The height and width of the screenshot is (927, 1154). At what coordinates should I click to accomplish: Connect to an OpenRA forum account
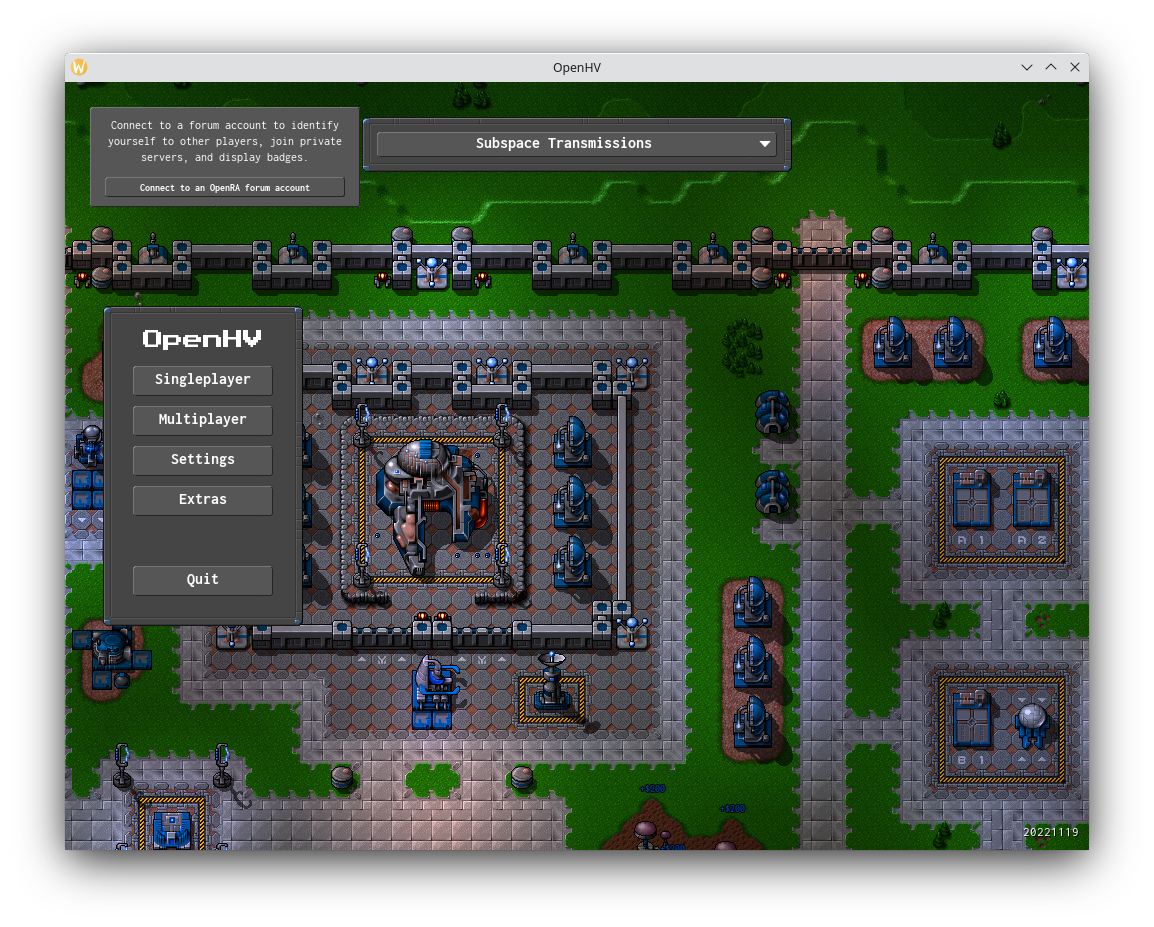tap(224, 187)
